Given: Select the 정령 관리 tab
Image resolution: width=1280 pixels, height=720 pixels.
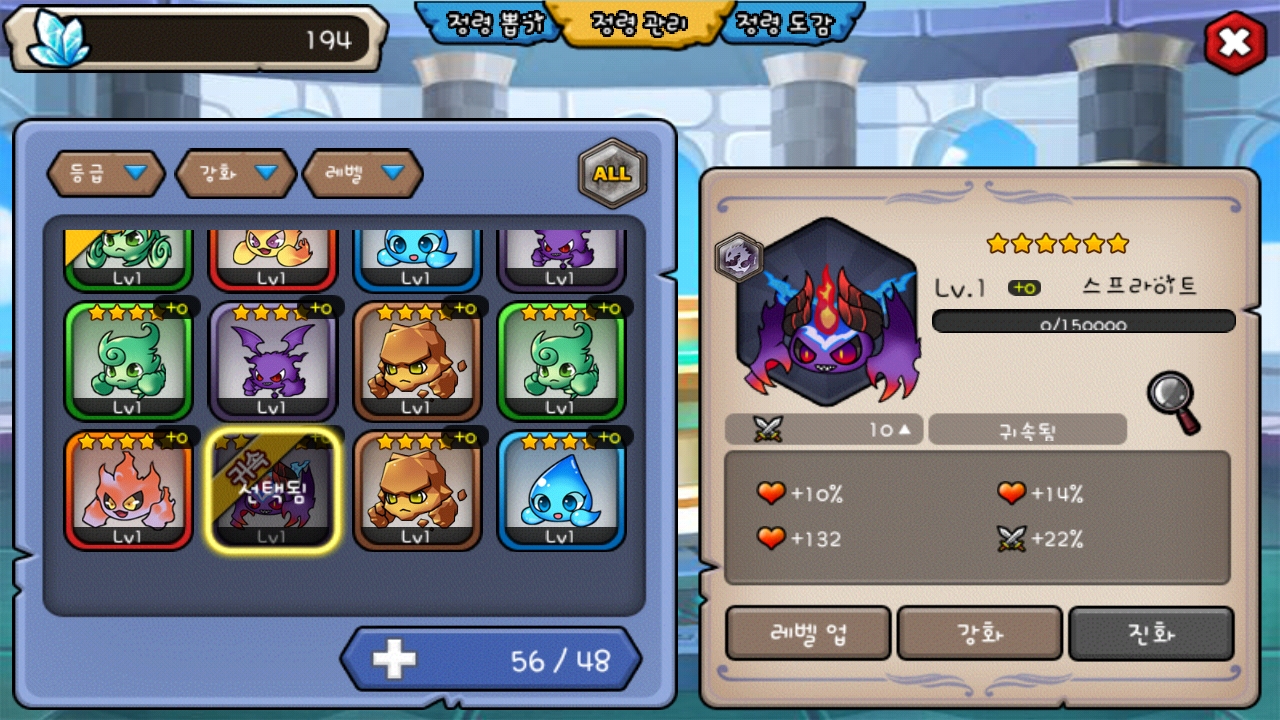Looking at the screenshot, I should point(639,24).
